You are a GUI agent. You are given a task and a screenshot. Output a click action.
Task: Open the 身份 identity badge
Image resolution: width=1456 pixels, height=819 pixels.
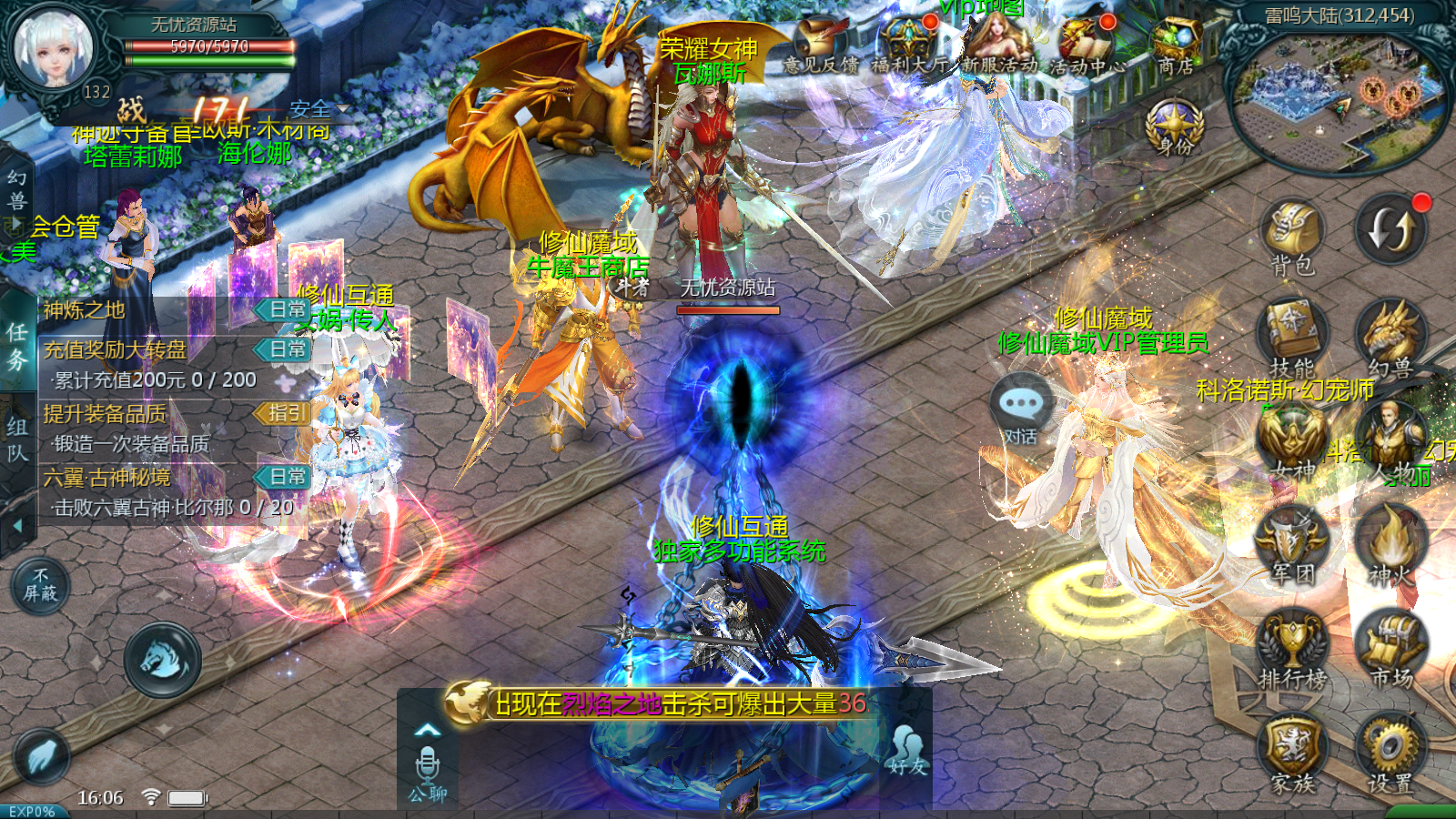[x=1174, y=127]
